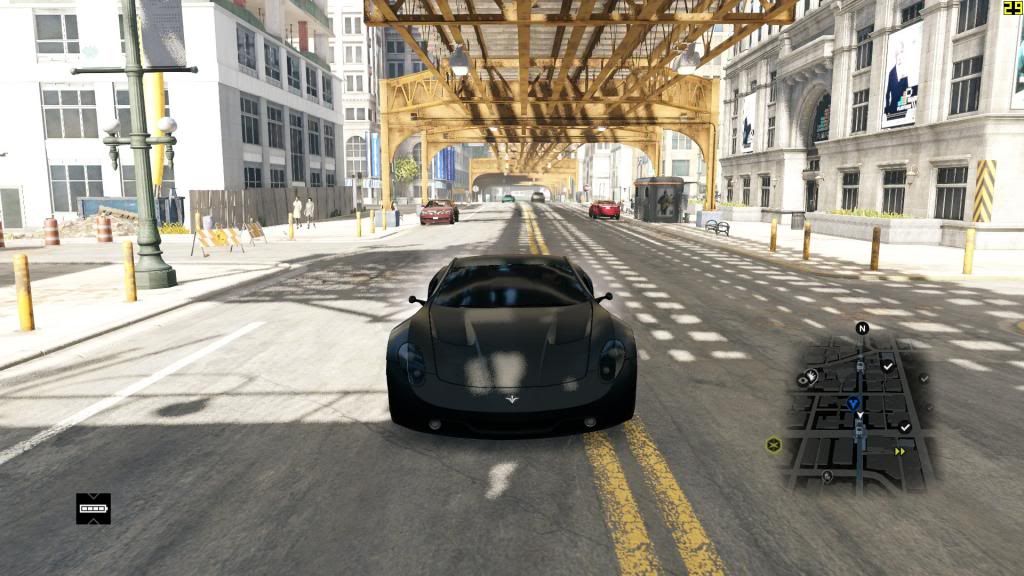Select the north compass N marker
The width and height of the screenshot is (1024, 576).
(x=862, y=328)
